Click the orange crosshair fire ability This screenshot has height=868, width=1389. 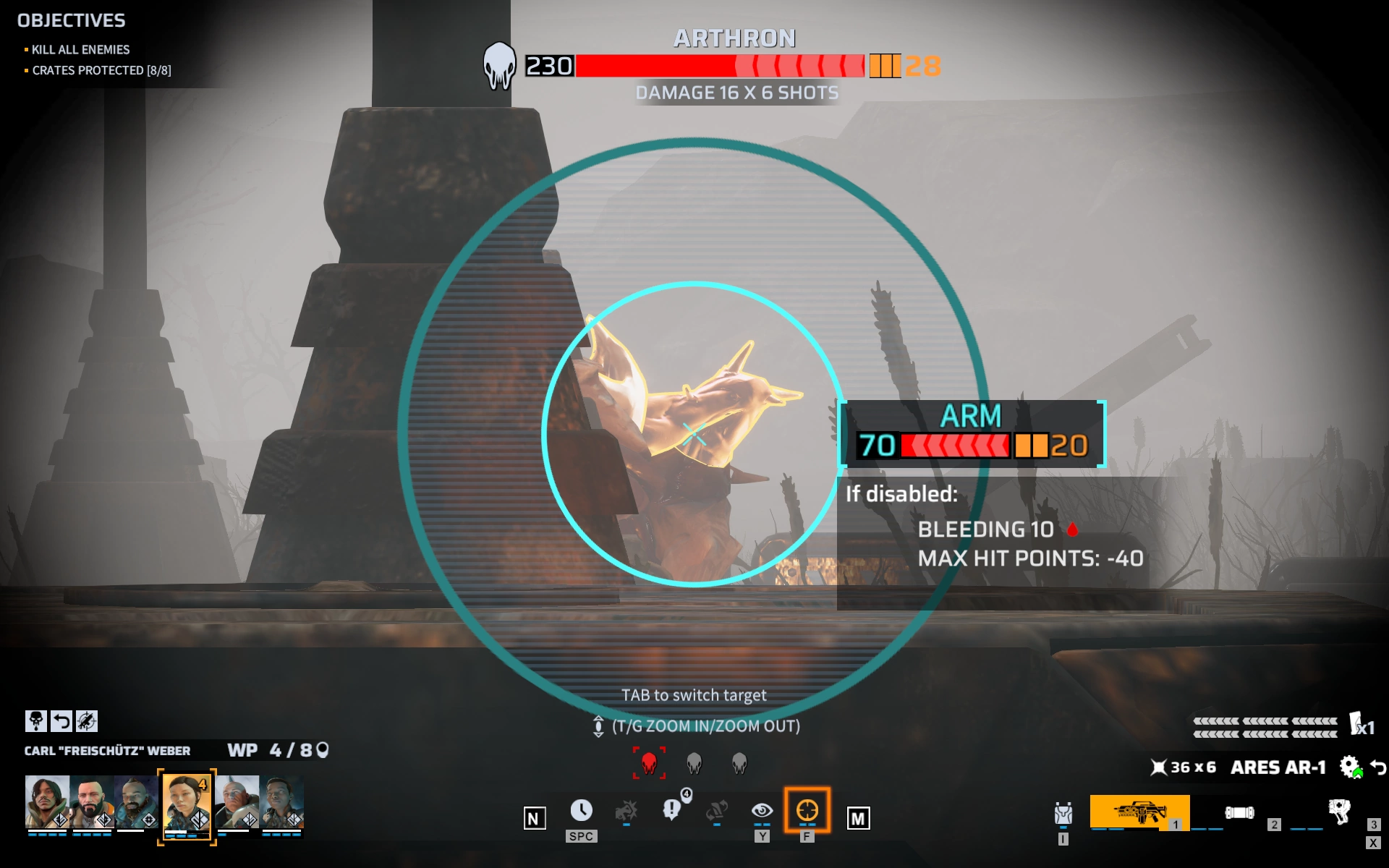pyautogui.click(x=807, y=811)
